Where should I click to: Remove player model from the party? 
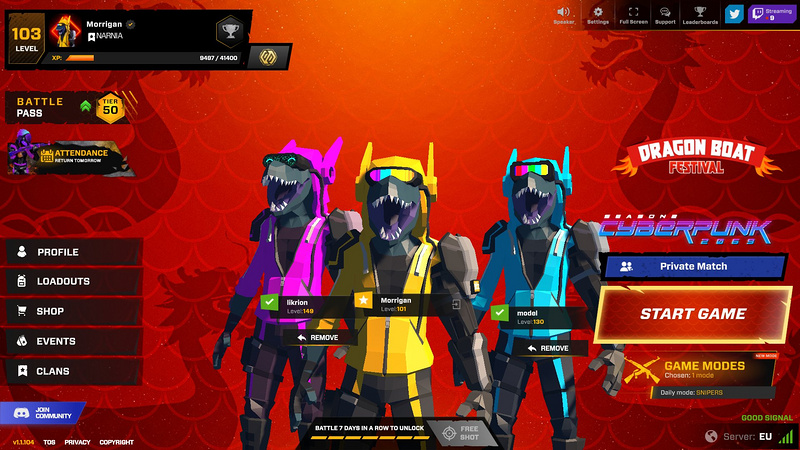click(x=548, y=348)
